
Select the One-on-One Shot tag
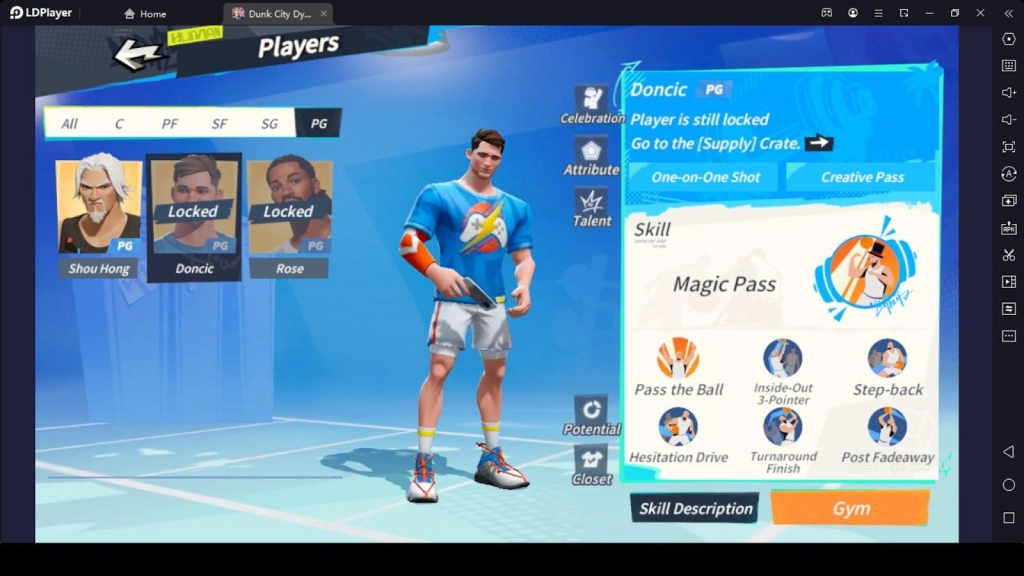pos(706,177)
